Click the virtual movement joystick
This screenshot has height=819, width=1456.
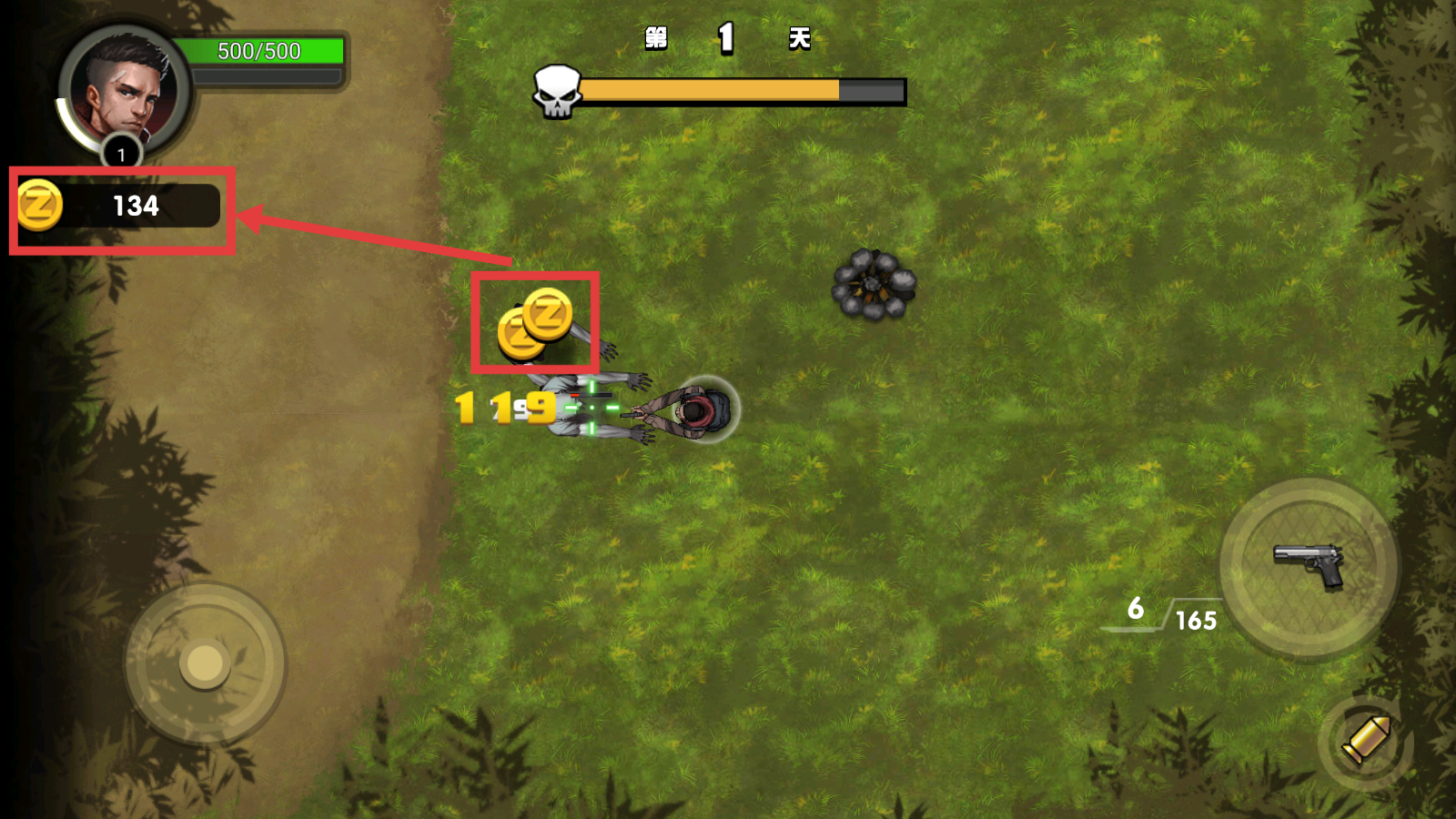(205, 663)
